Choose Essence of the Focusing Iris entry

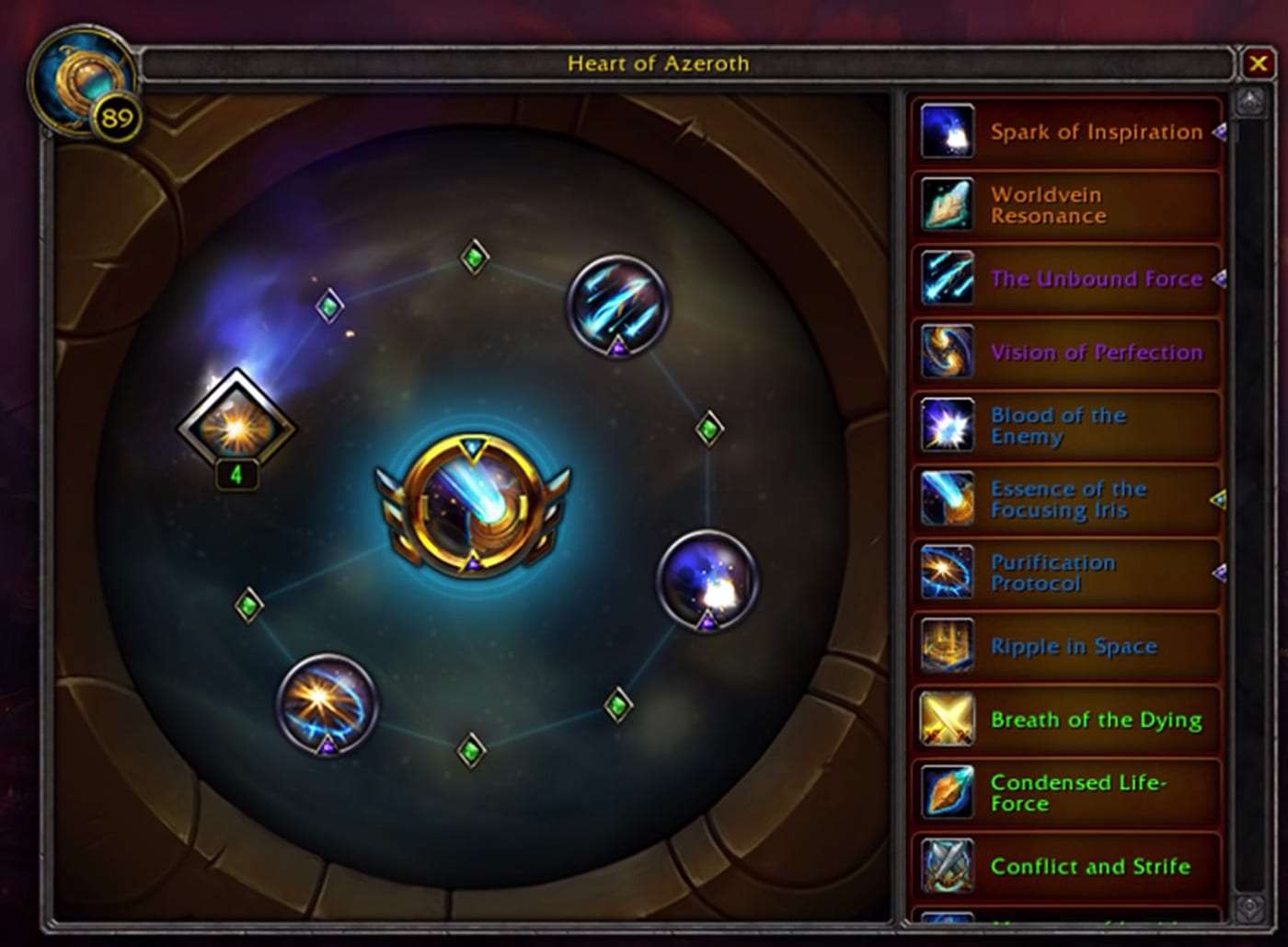point(1065,500)
